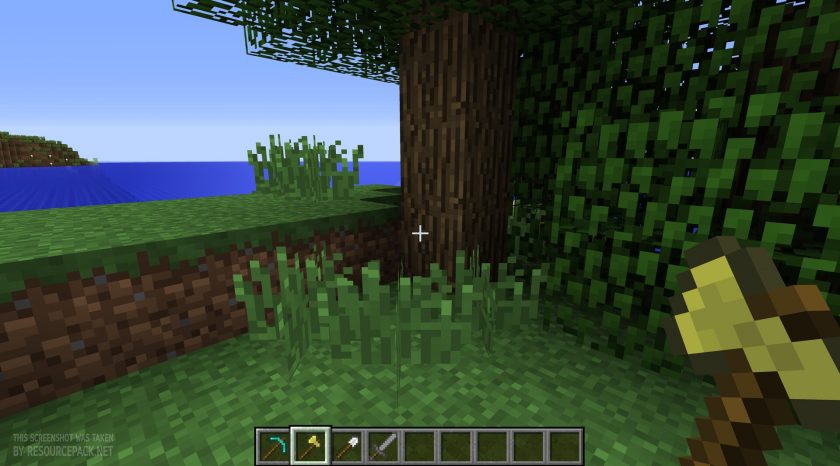Viewport: 840px width, 466px height.
Task: Equip the stone sword from the hotbar
Action: click(x=384, y=445)
